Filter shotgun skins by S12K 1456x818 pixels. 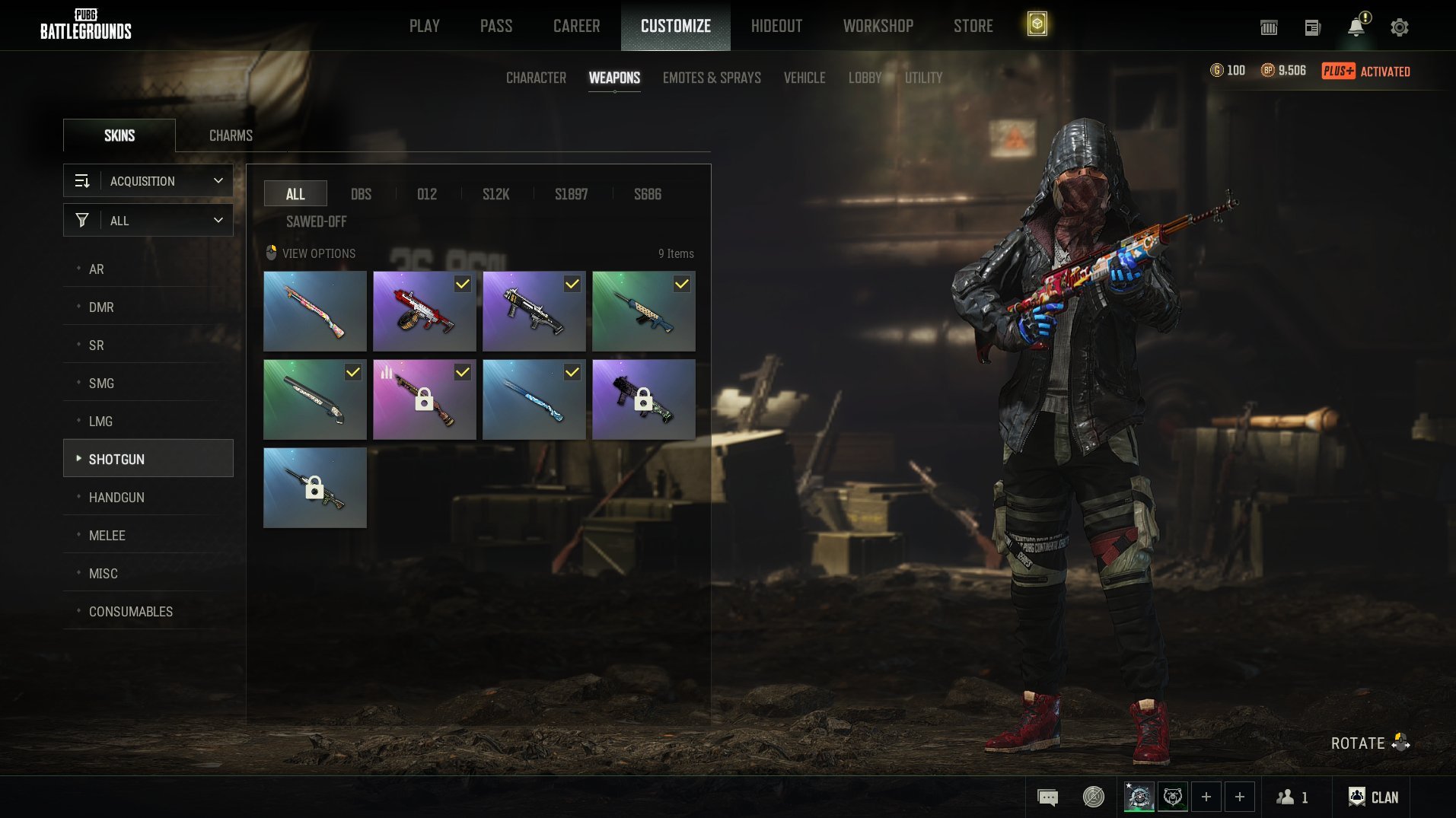495,194
